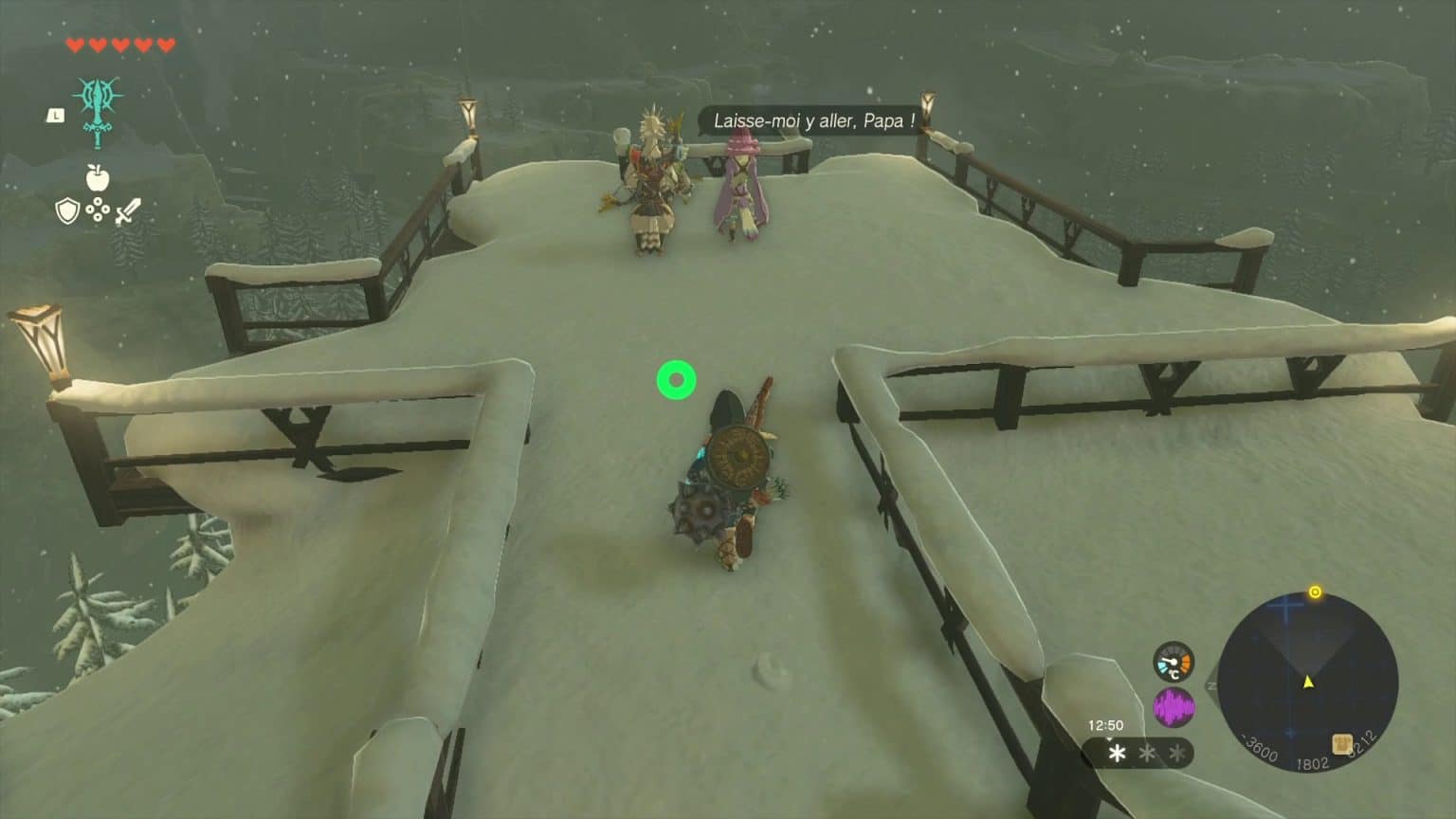Open the circular temperature gauge
Screen dimensions: 1456x819
[1174, 662]
